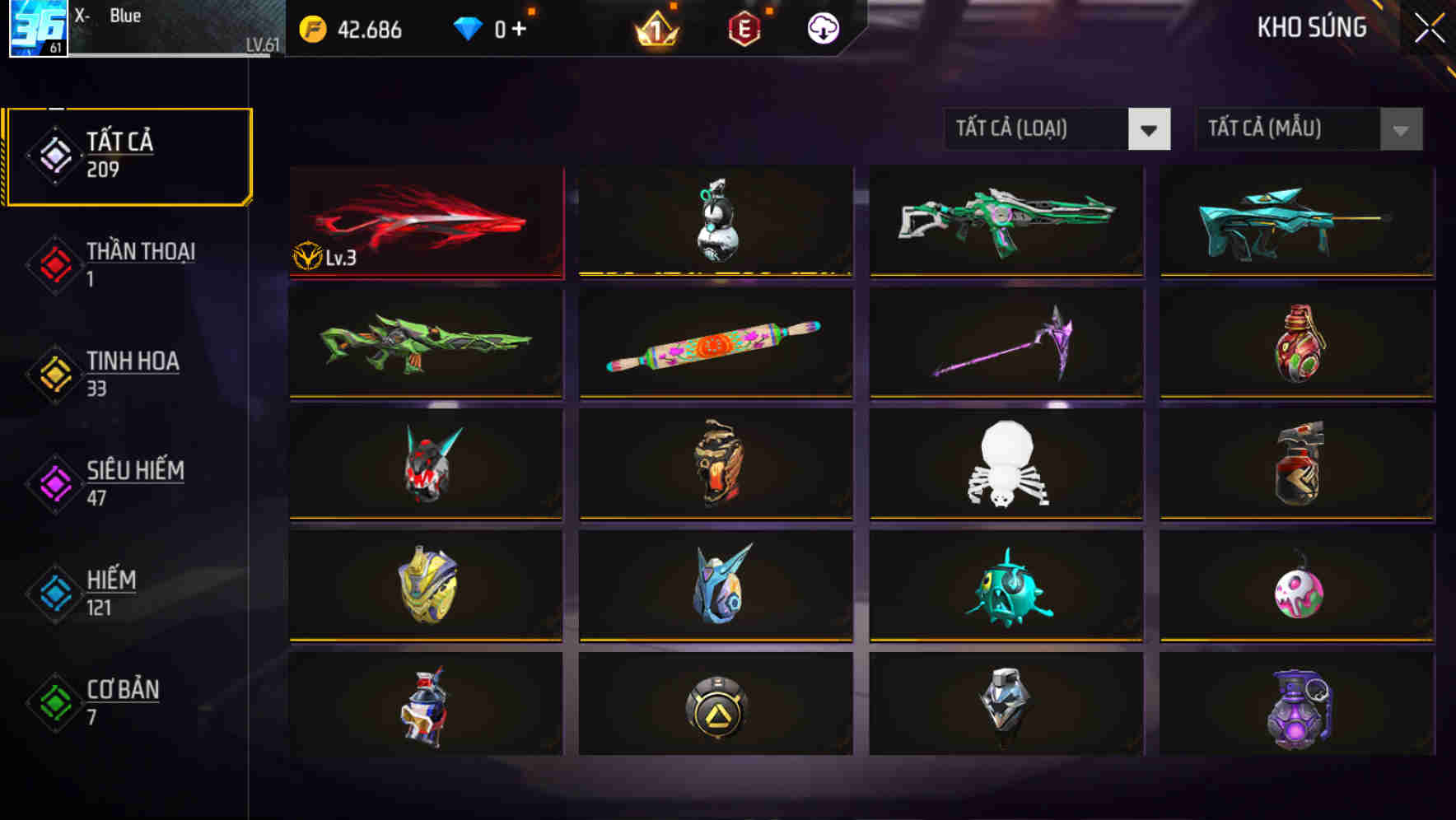The image size is (1456, 820).
Task: Switch to the KHO SÚNG tab
Action: (x=1313, y=28)
